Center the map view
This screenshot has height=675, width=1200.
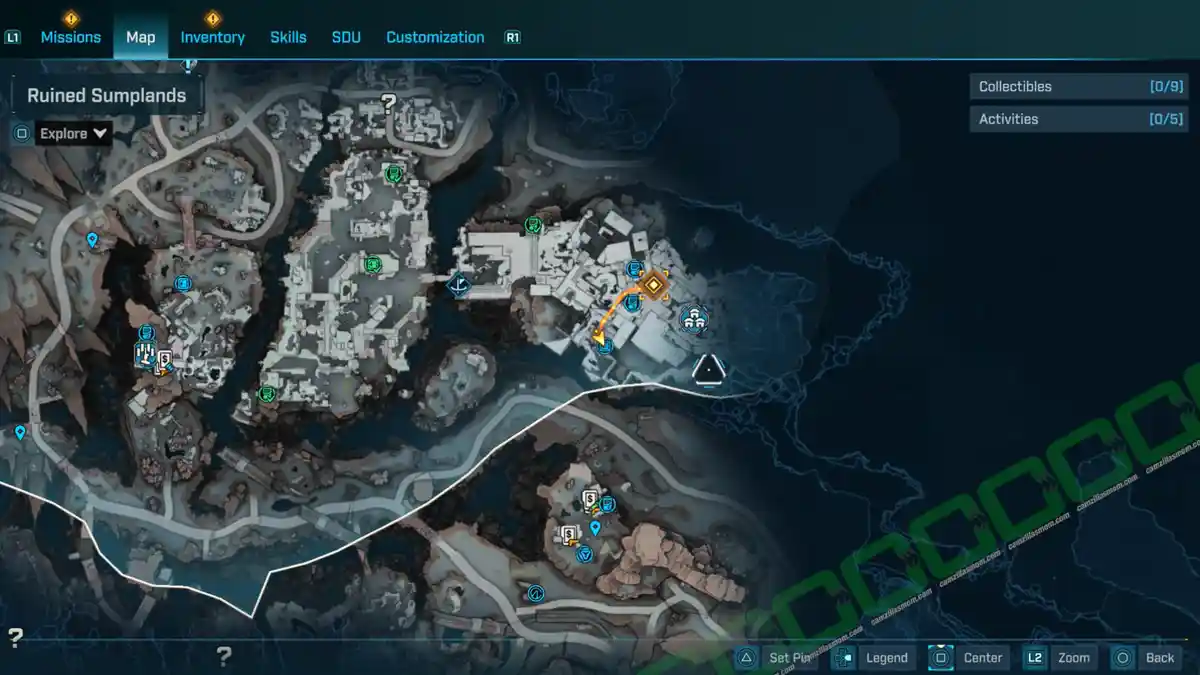tap(971, 657)
